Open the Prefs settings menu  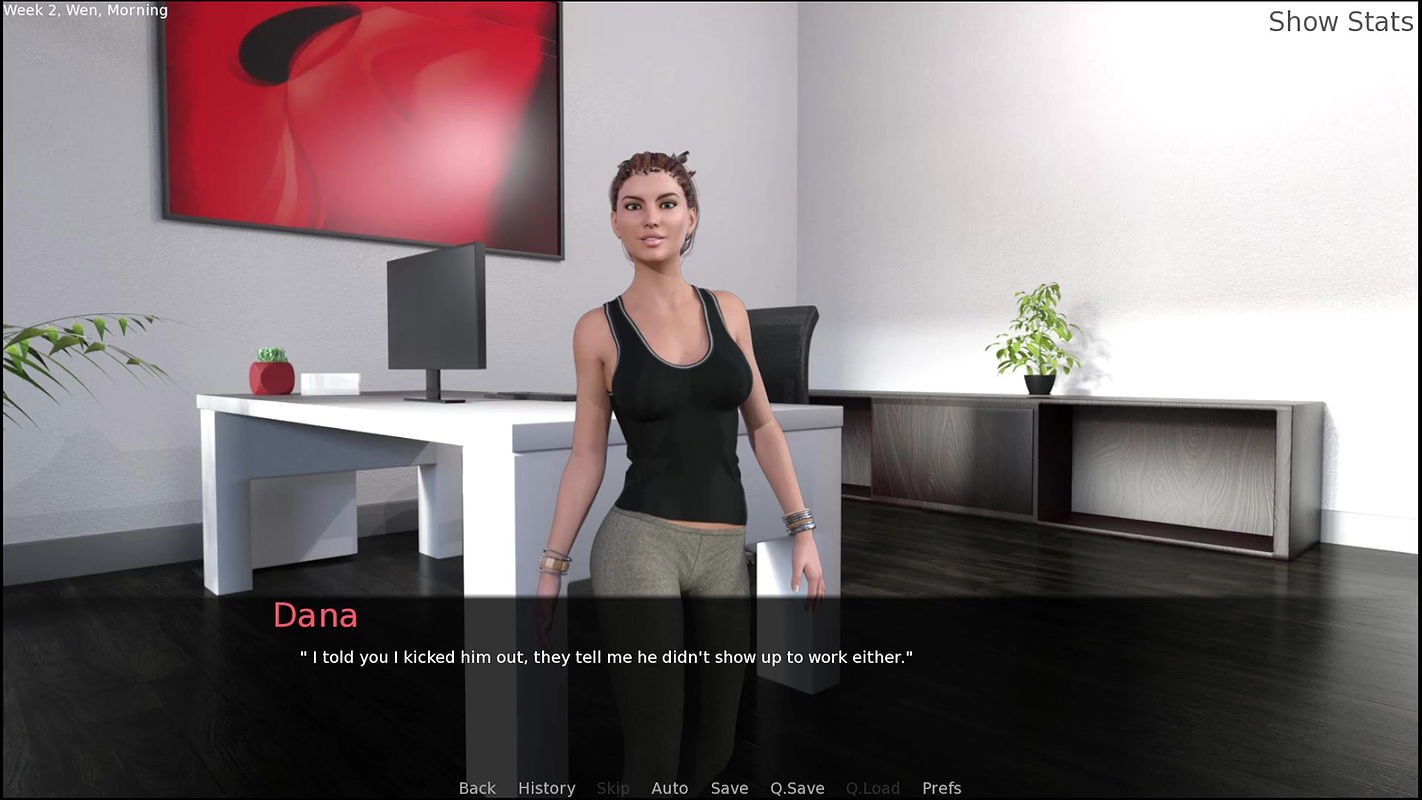941,788
